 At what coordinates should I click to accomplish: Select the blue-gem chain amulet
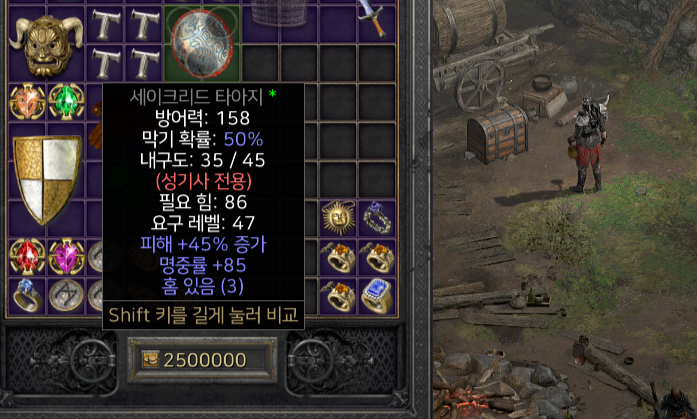pyautogui.click(x=376, y=217)
